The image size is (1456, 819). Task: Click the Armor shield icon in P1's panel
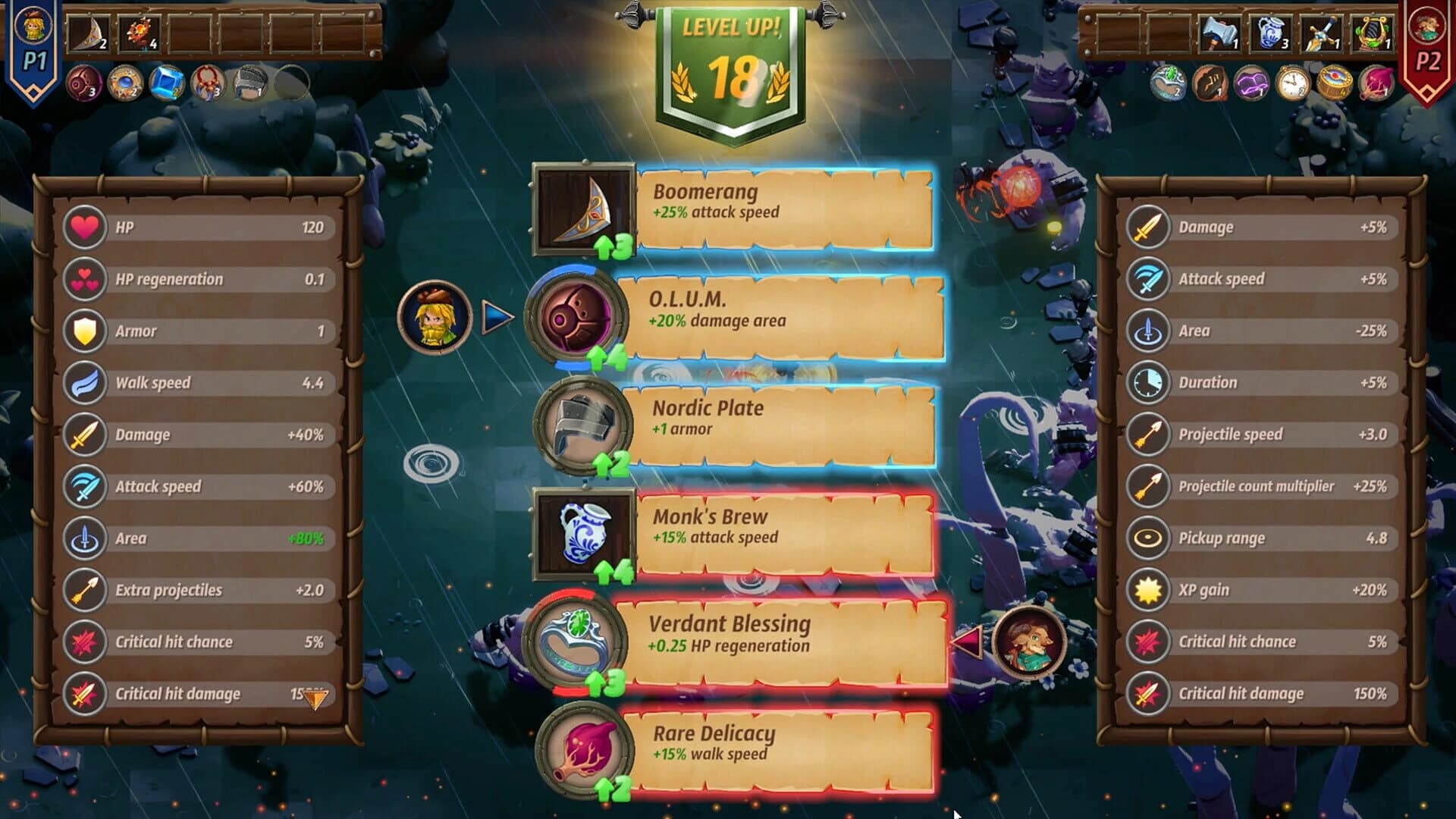pyautogui.click(x=83, y=331)
